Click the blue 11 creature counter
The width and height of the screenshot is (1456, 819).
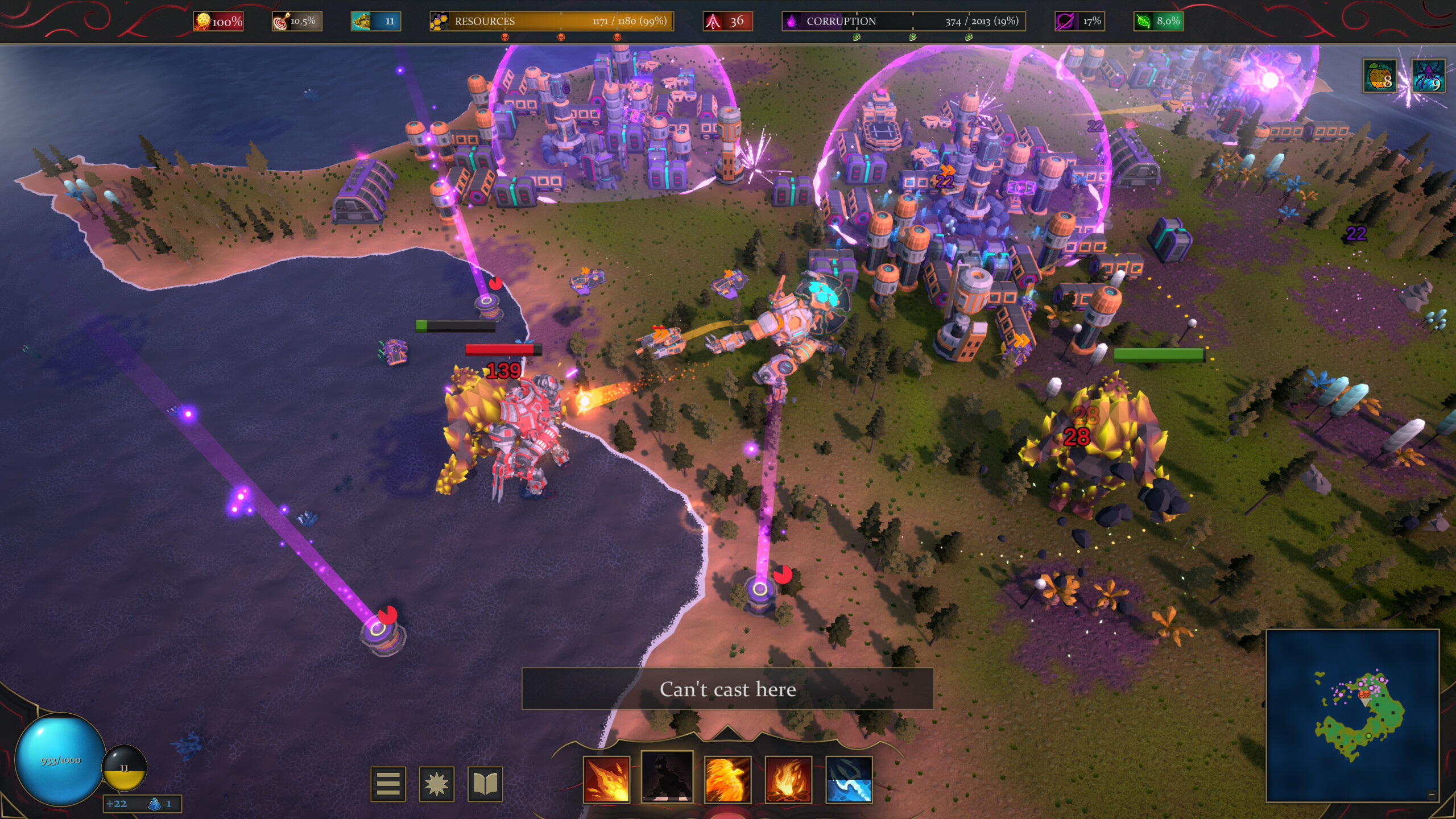pos(375,22)
